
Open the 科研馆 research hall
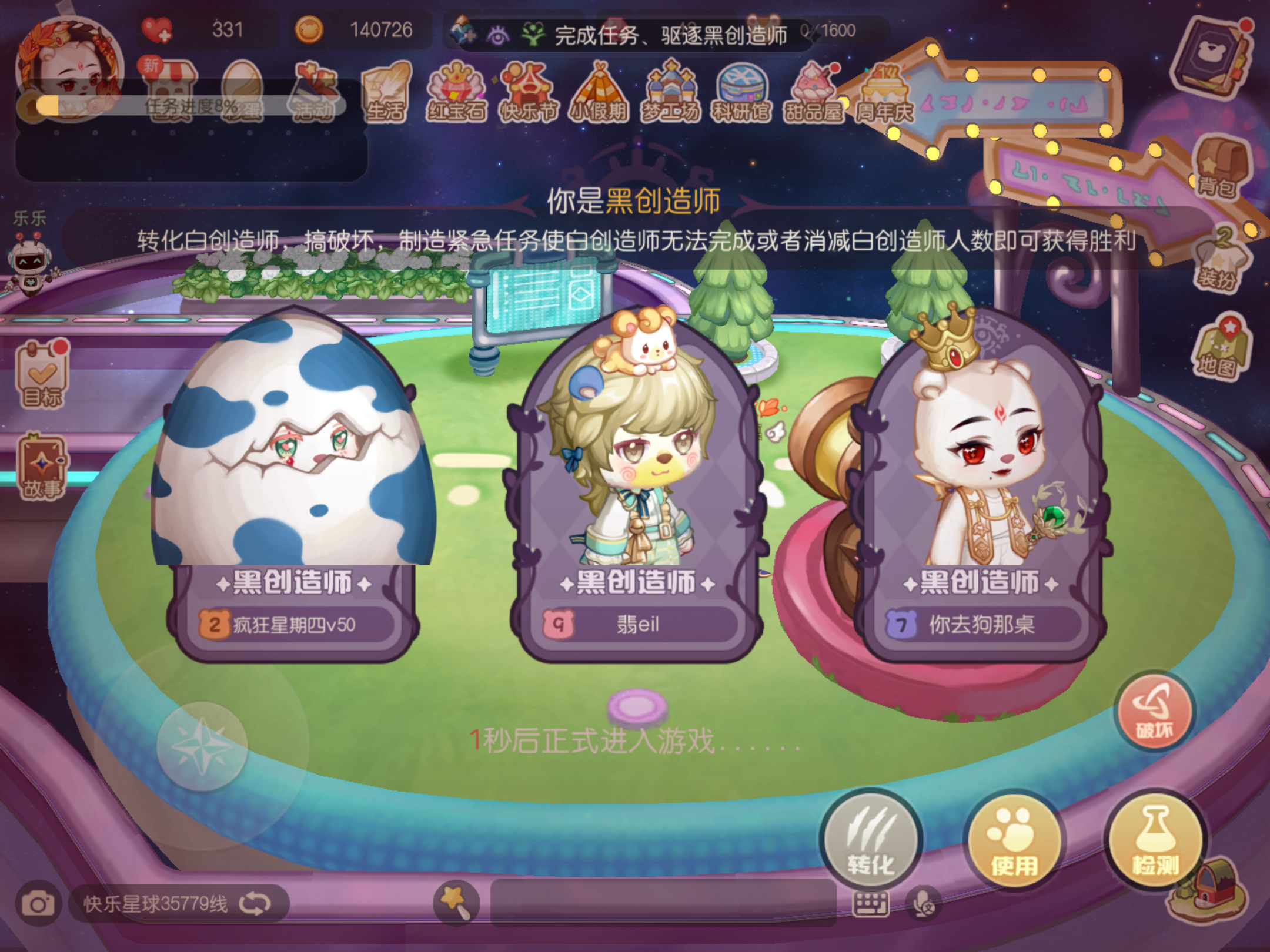point(742,91)
